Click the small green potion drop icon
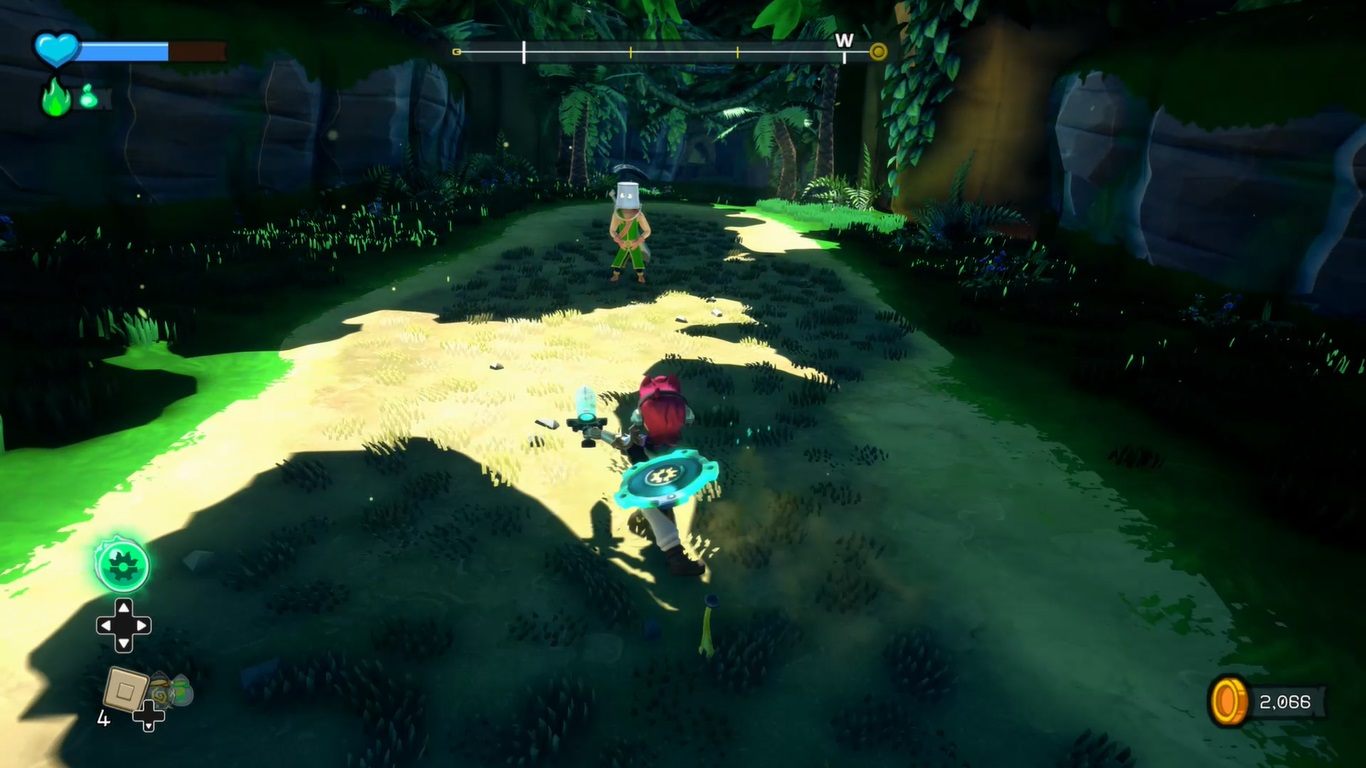 pyautogui.click(x=88, y=98)
